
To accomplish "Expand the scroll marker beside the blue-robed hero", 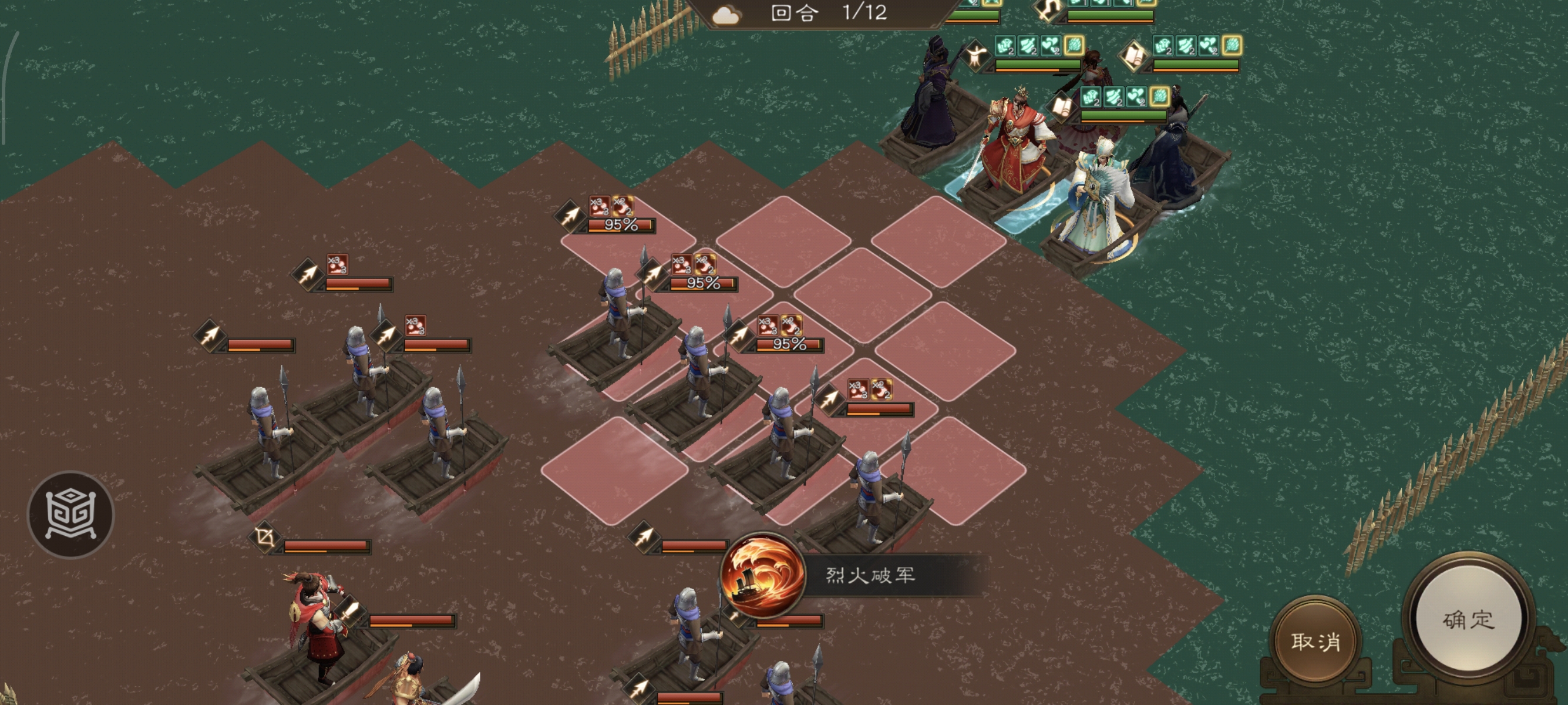I will pyautogui.click(x=1134, y=56).
